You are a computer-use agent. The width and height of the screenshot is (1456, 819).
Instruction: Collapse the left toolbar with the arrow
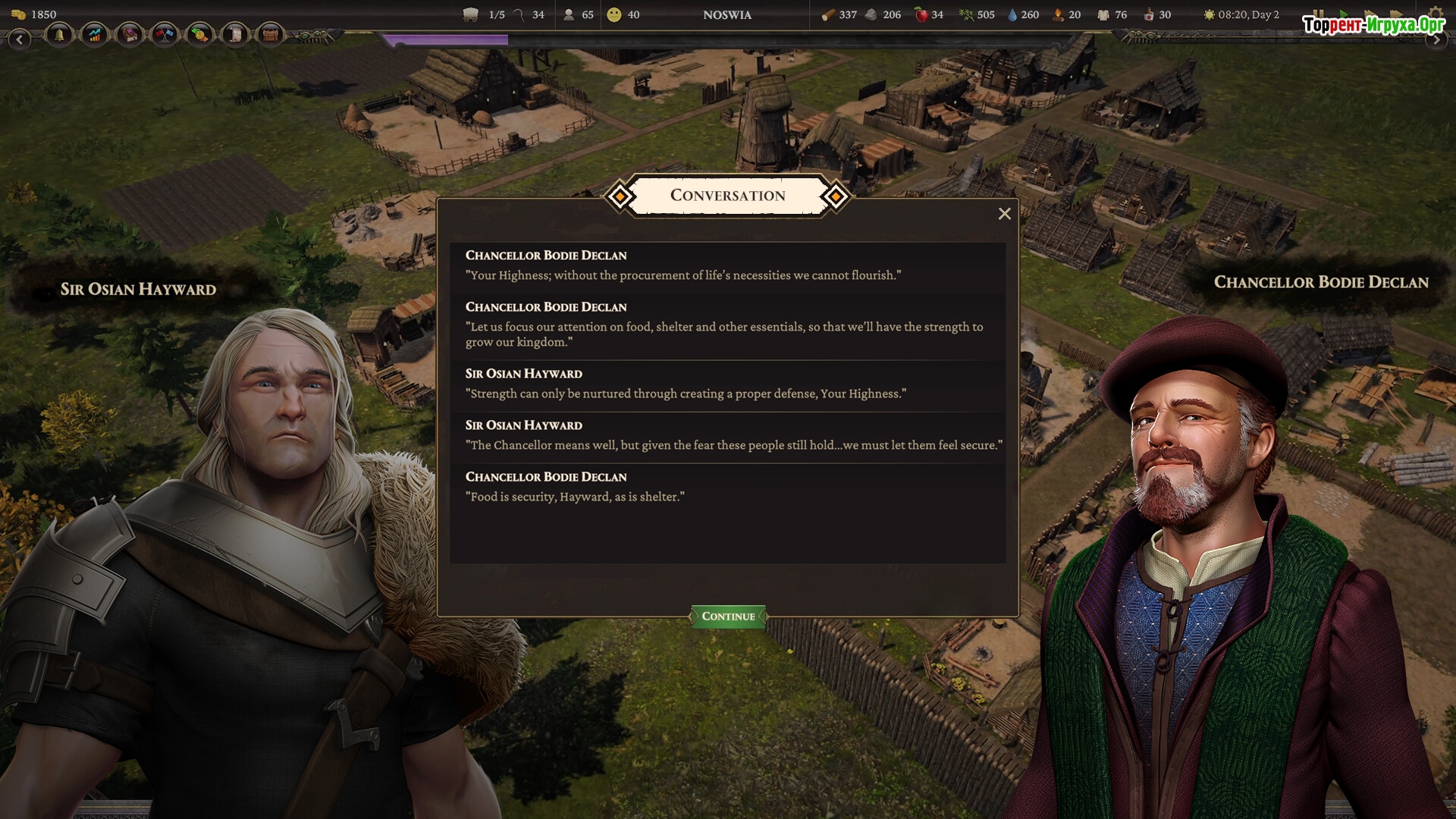(20, 39)
